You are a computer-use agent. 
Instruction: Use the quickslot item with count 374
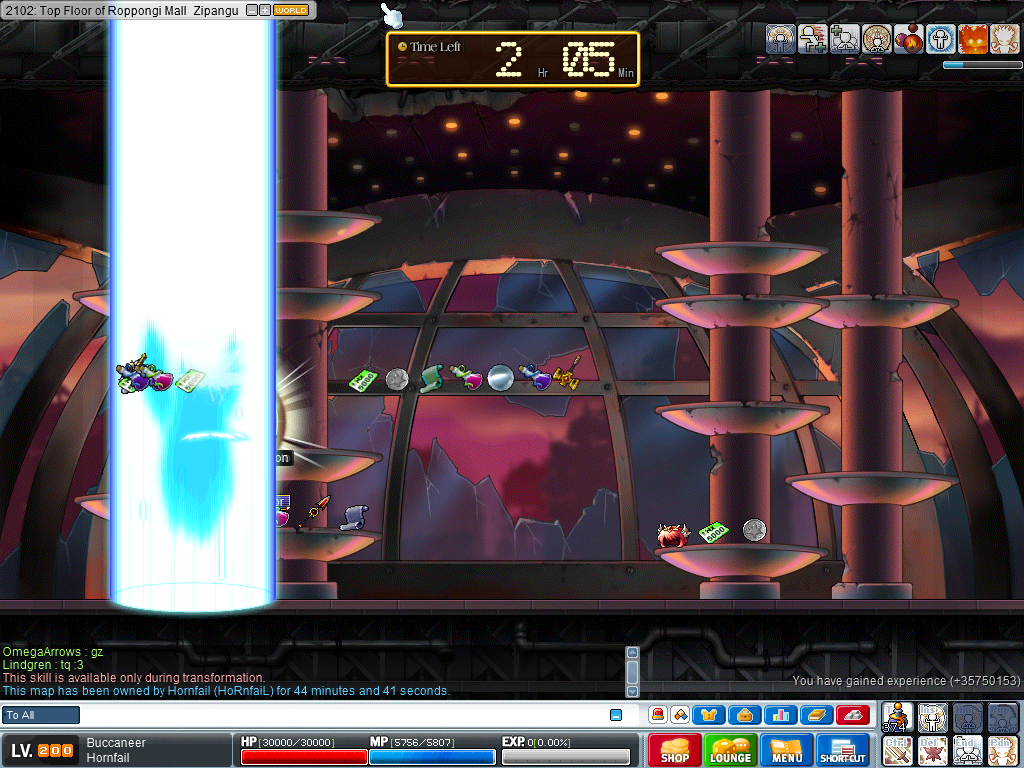click(x=899, y=716)
